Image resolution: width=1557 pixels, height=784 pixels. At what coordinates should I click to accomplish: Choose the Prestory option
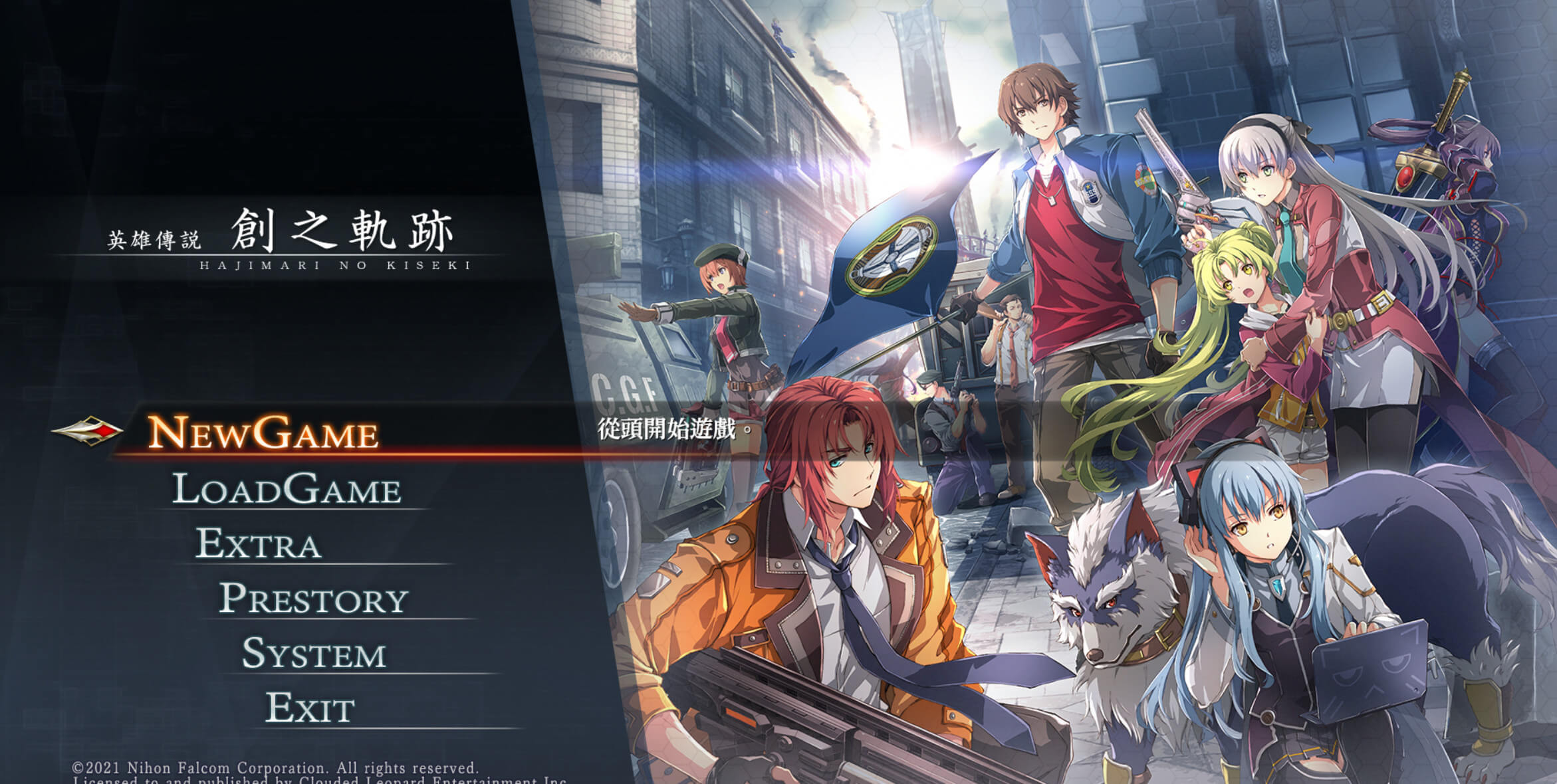point(313,599)
